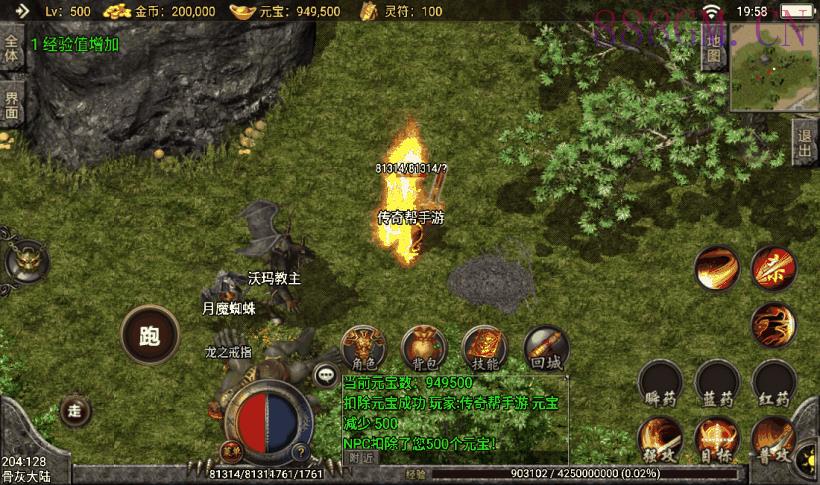The width and height of the screenshot is (820, 485).
Task: Activate the fiery dash figure skill
Action: [773, 324]
